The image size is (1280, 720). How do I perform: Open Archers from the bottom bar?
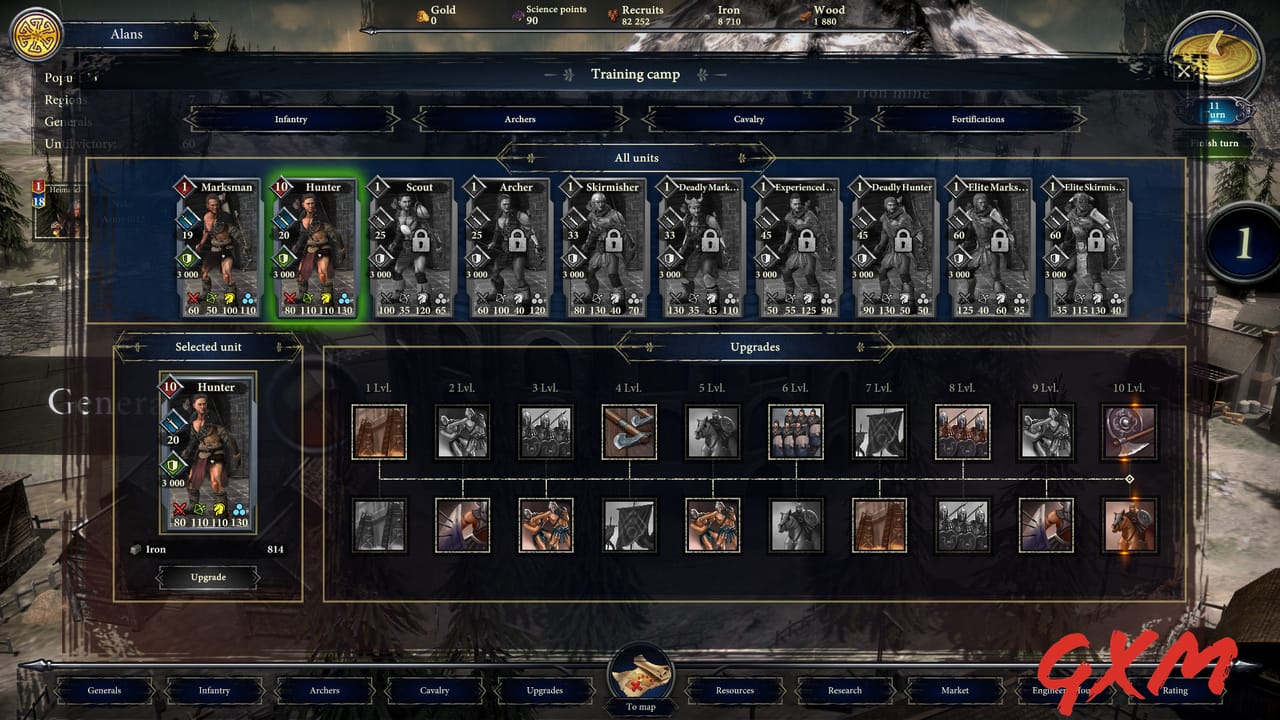pyautogui.click(x=324, y=690)
